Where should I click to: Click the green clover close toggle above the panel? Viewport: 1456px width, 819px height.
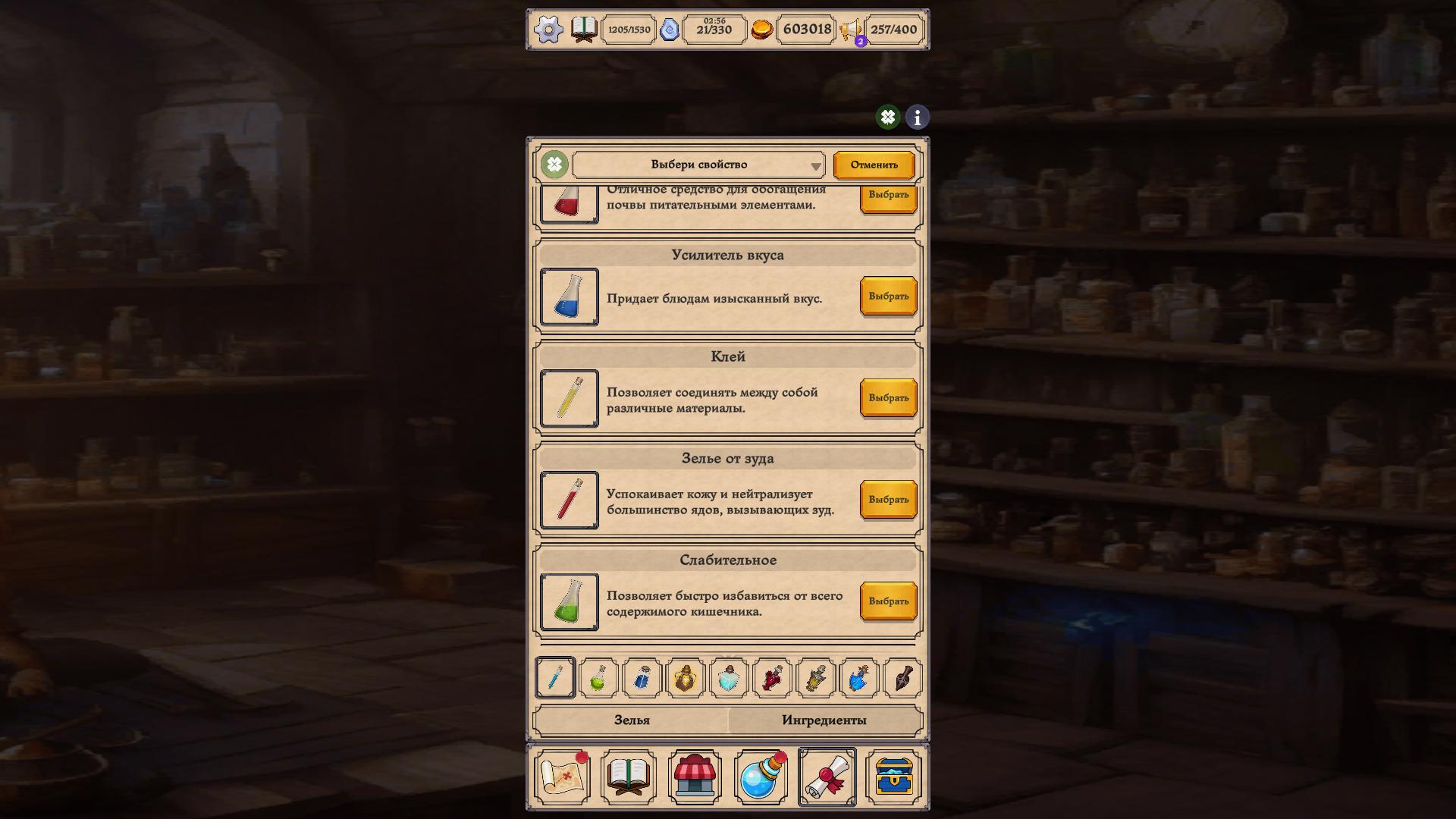pyautogui.click(x=887, y=118)
